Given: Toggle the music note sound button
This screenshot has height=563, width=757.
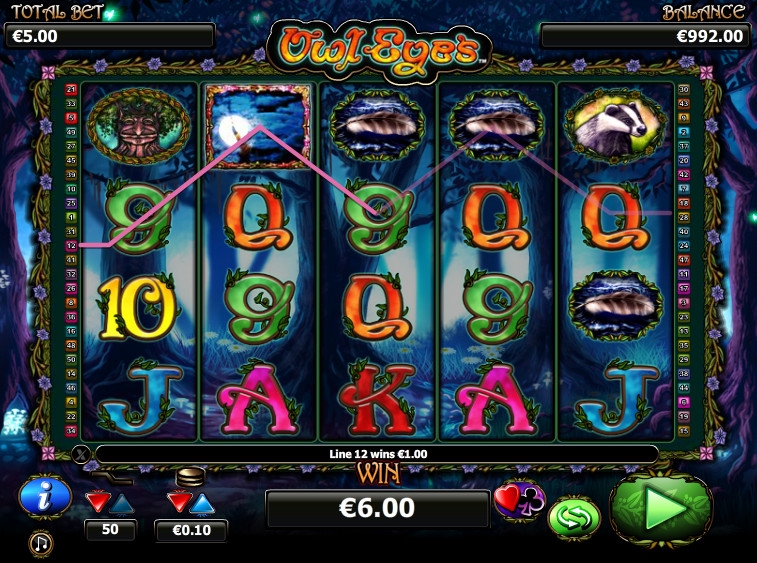Looking at the screenshot, I should click(41, 543).
